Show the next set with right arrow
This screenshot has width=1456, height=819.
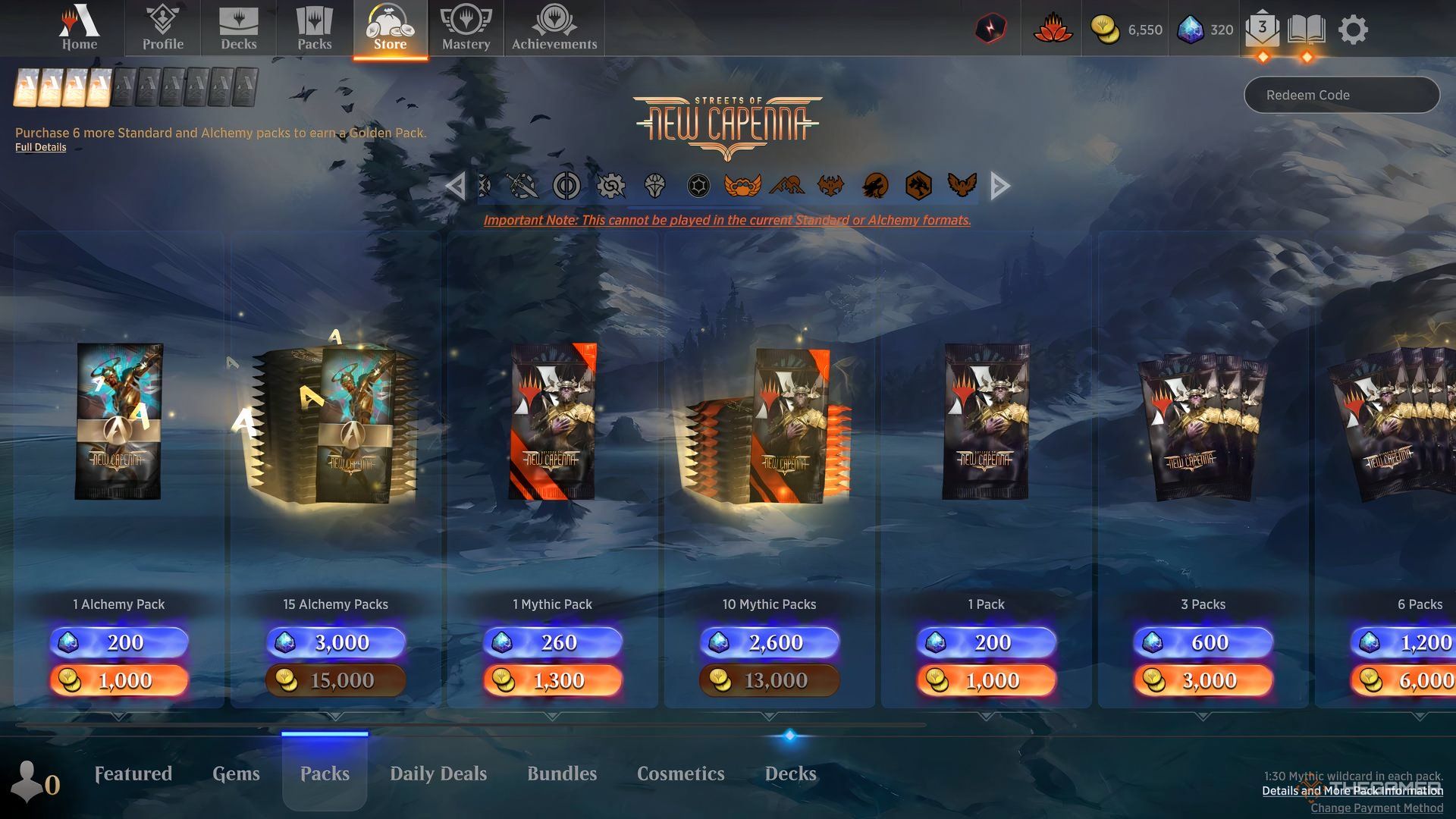pyautogui.click(x=1000, y=186)
